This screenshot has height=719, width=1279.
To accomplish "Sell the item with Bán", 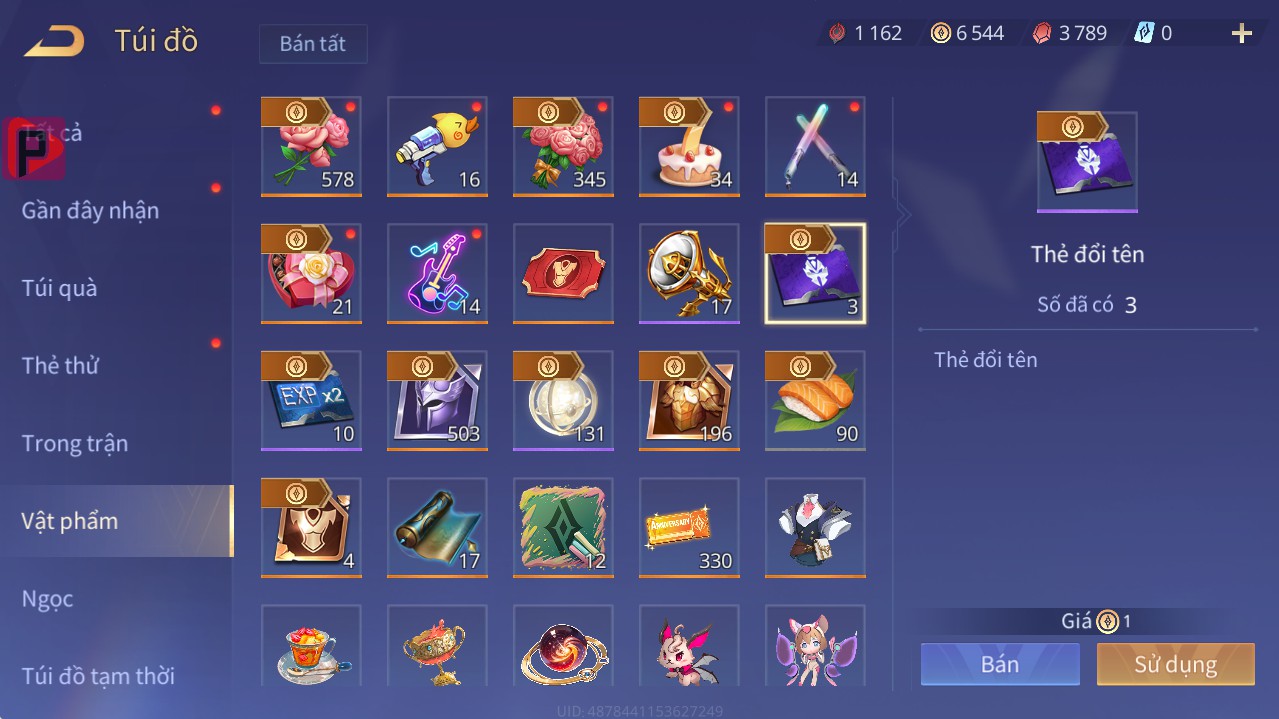I will [1000, 664].
